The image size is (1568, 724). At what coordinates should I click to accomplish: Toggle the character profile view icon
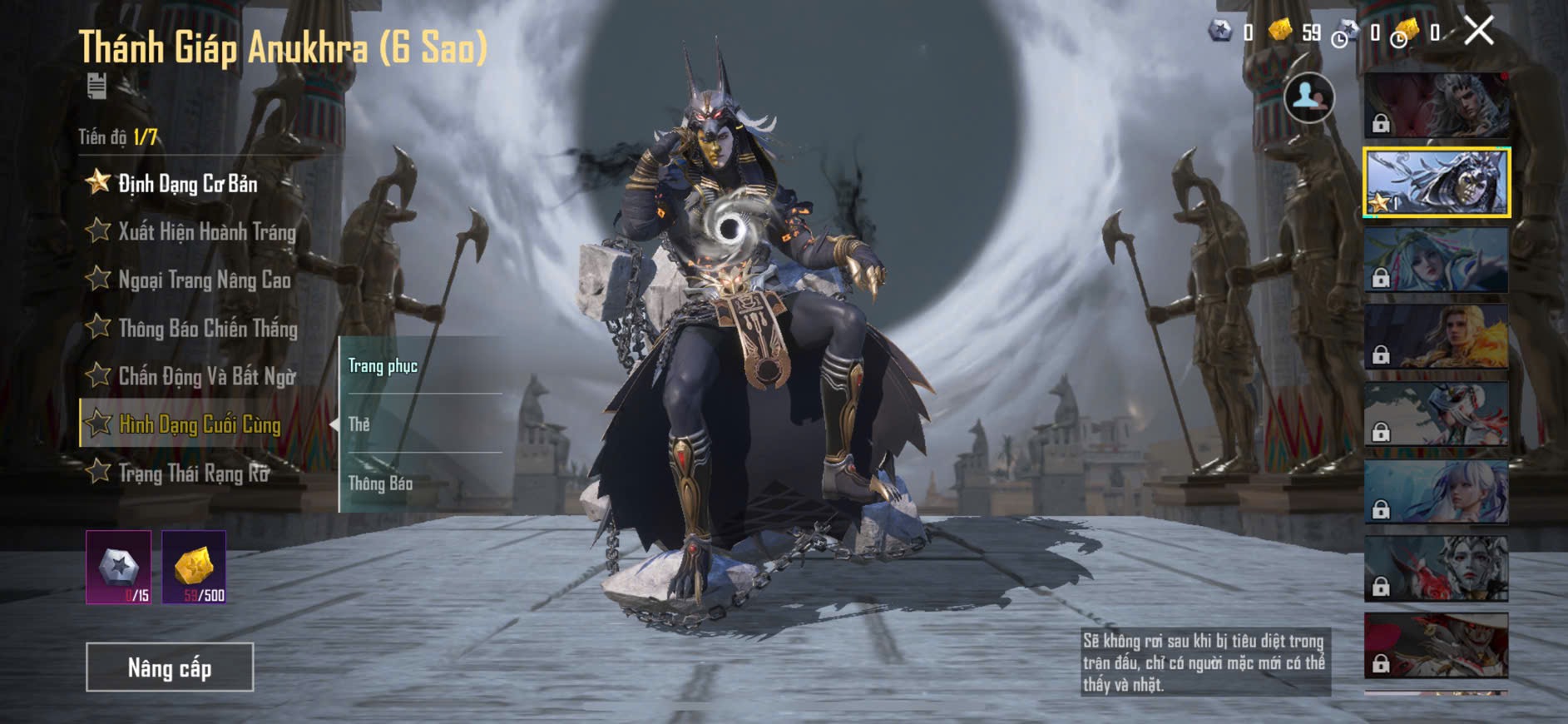pos(1308,97)
